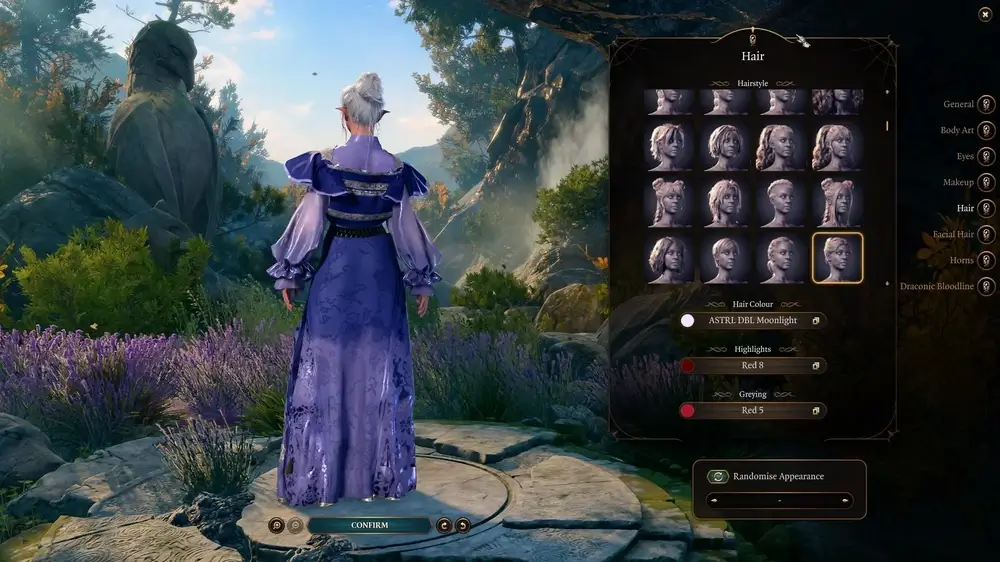This screenshot has width=1000, height=562.
Task: Close the character creation screen
Action: (x=985, y=14)
